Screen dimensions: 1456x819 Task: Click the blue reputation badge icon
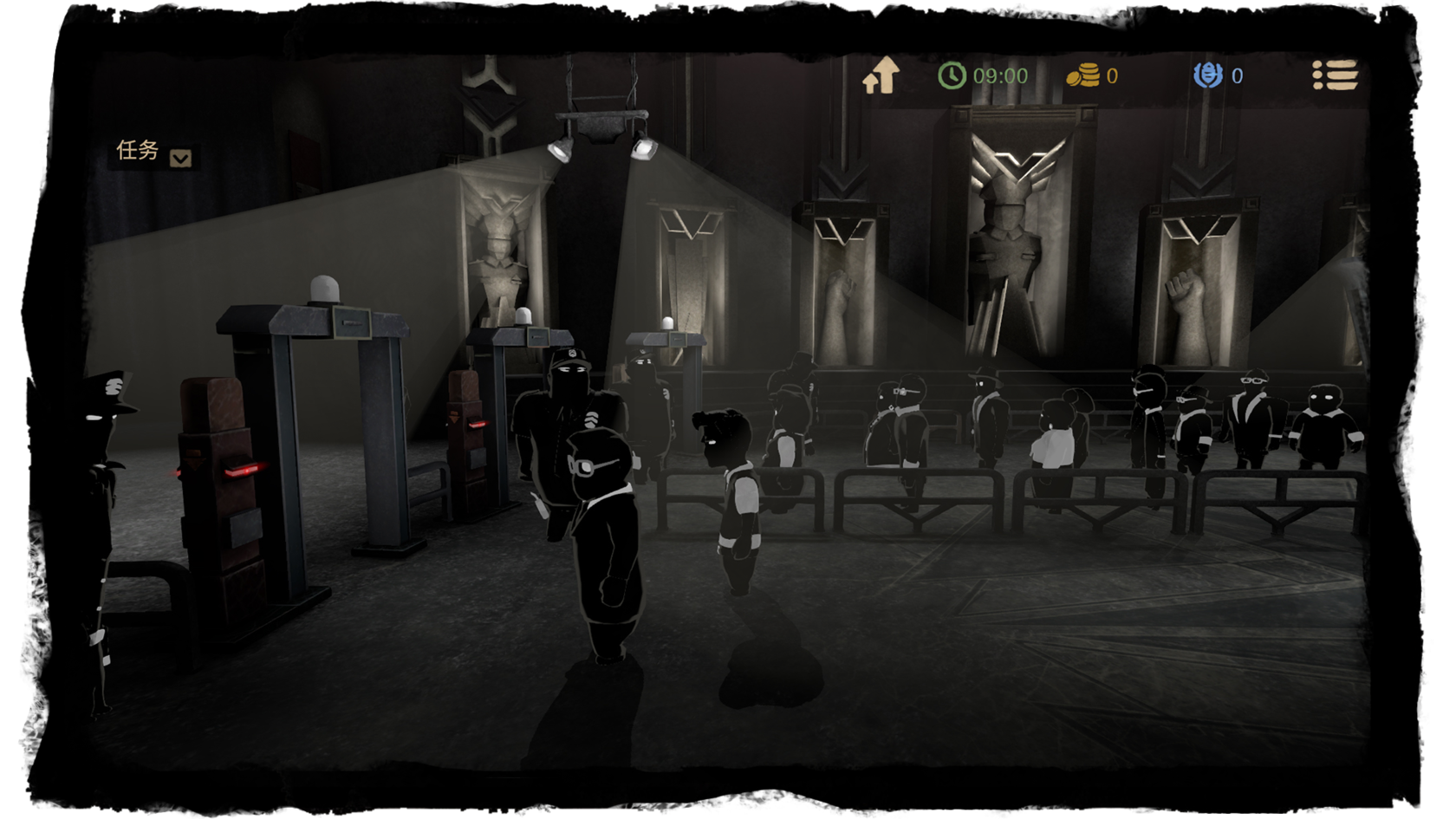(x=1207, y=76)
